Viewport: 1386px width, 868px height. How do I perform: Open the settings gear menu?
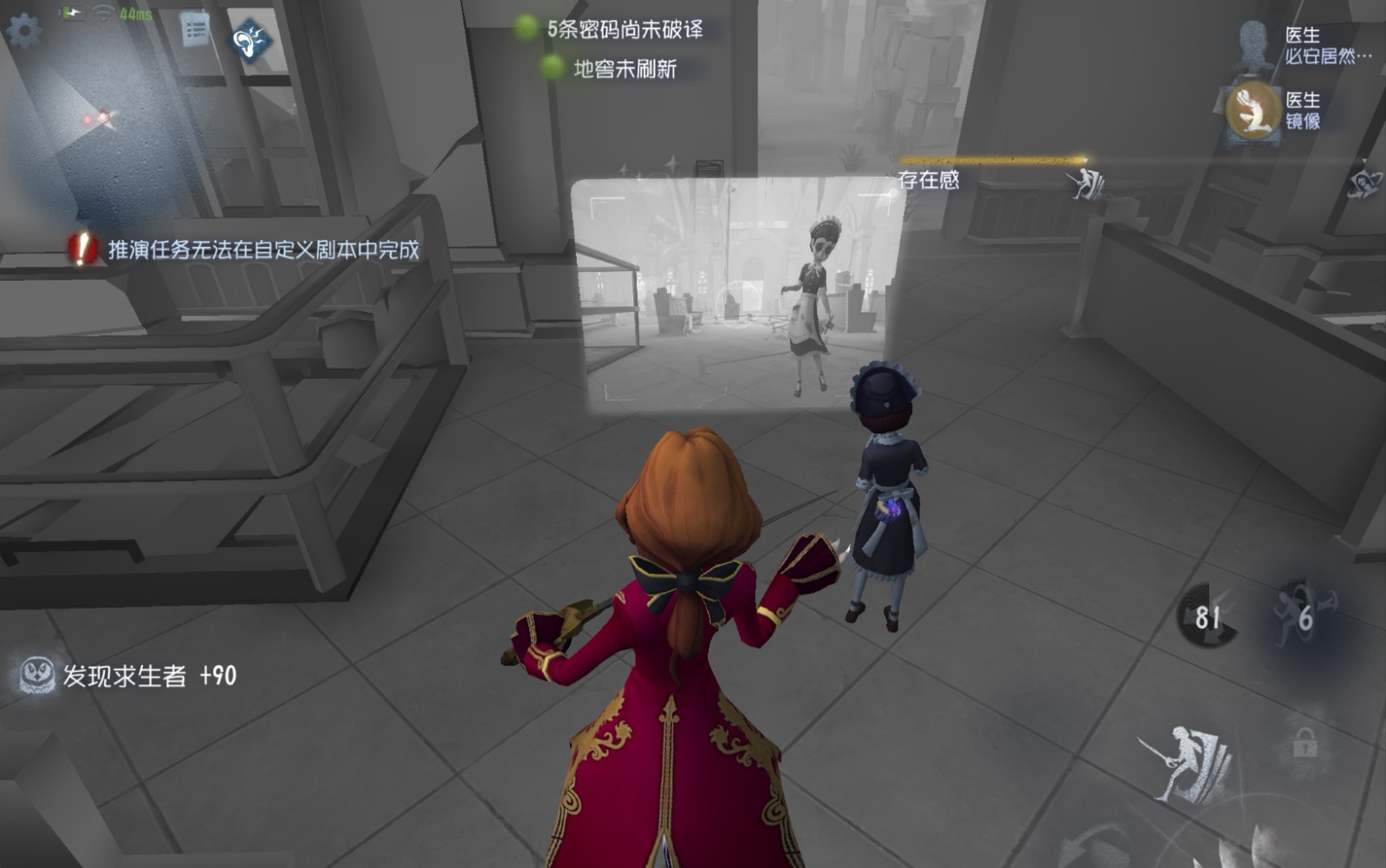pyautogui.click(x=23, y=28)
